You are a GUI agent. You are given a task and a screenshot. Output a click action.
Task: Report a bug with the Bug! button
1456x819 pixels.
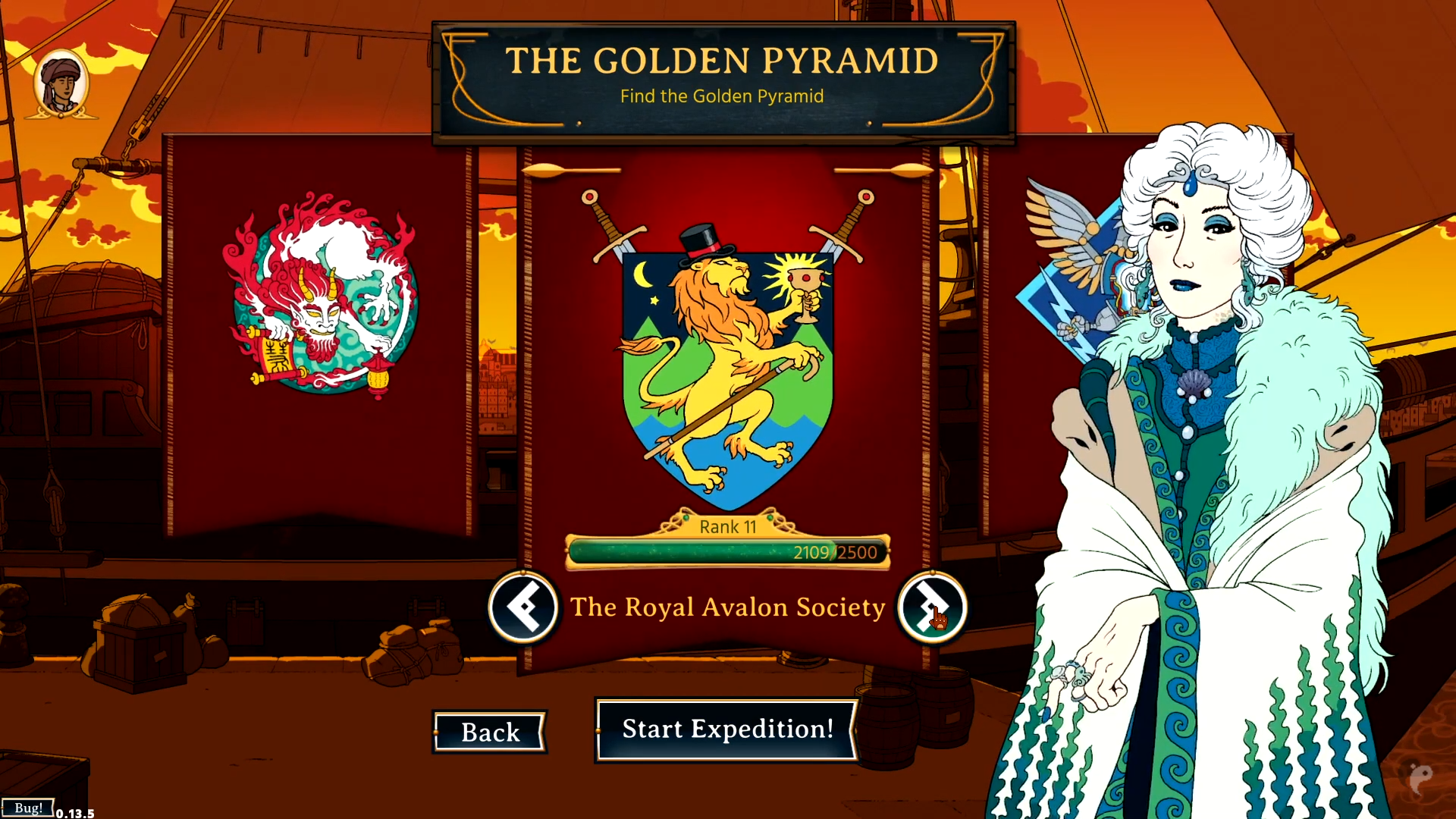click(28, 808)
